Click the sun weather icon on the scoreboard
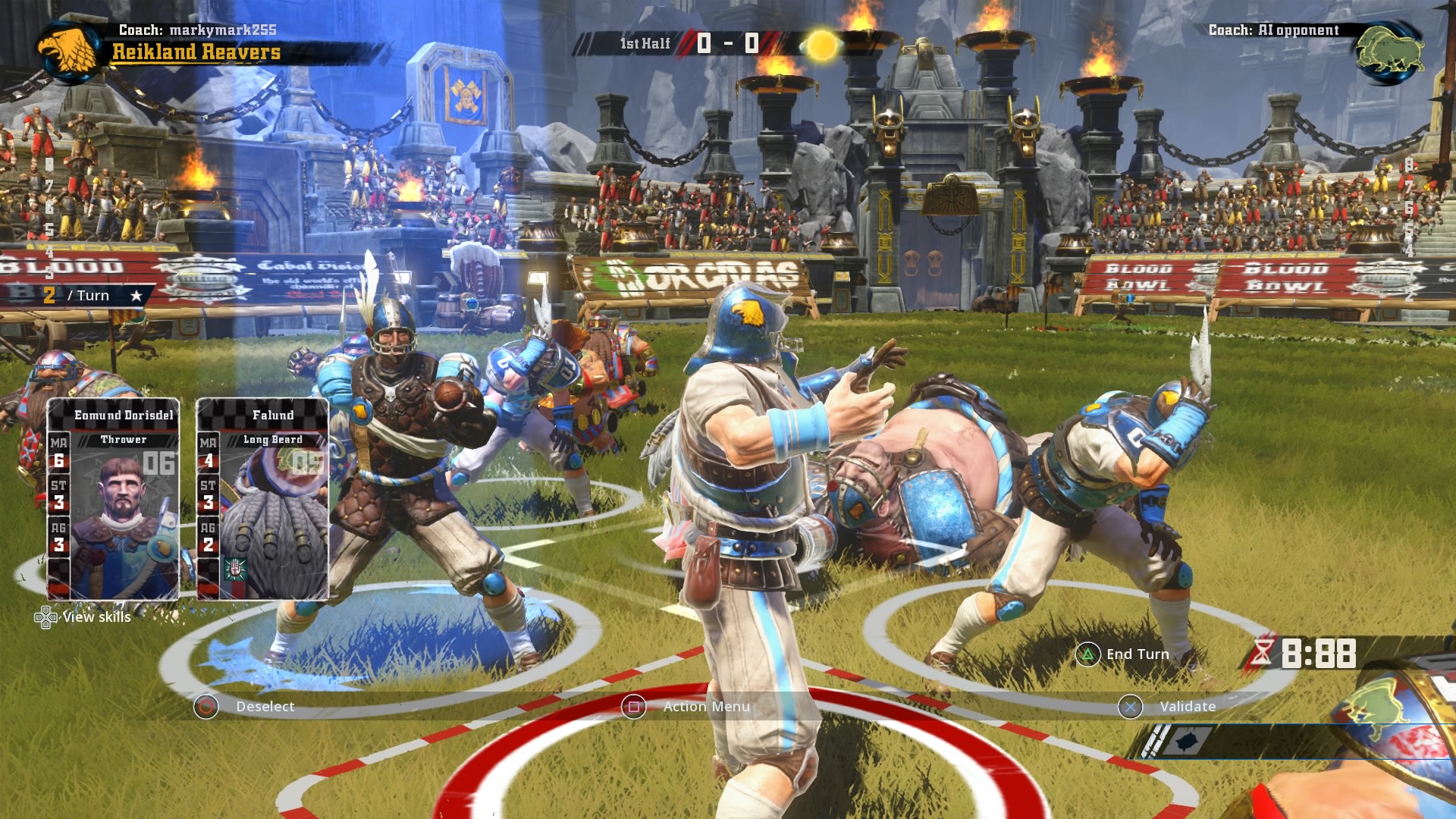This screenshot has width=1456, height=819. point(821,45)
